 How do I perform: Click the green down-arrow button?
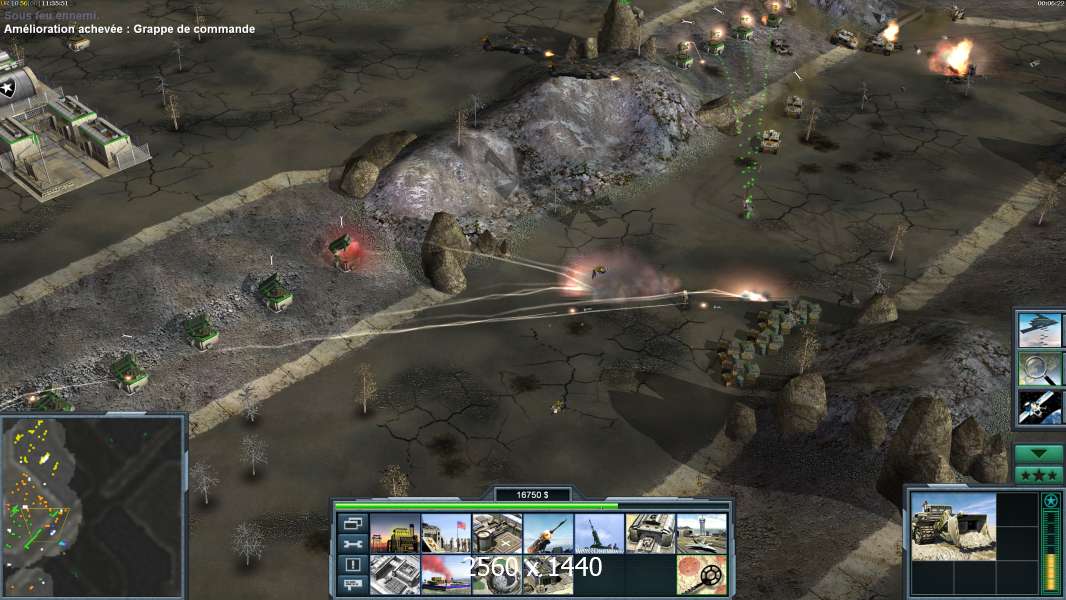pyautogui.click(x=1039, y=454)
